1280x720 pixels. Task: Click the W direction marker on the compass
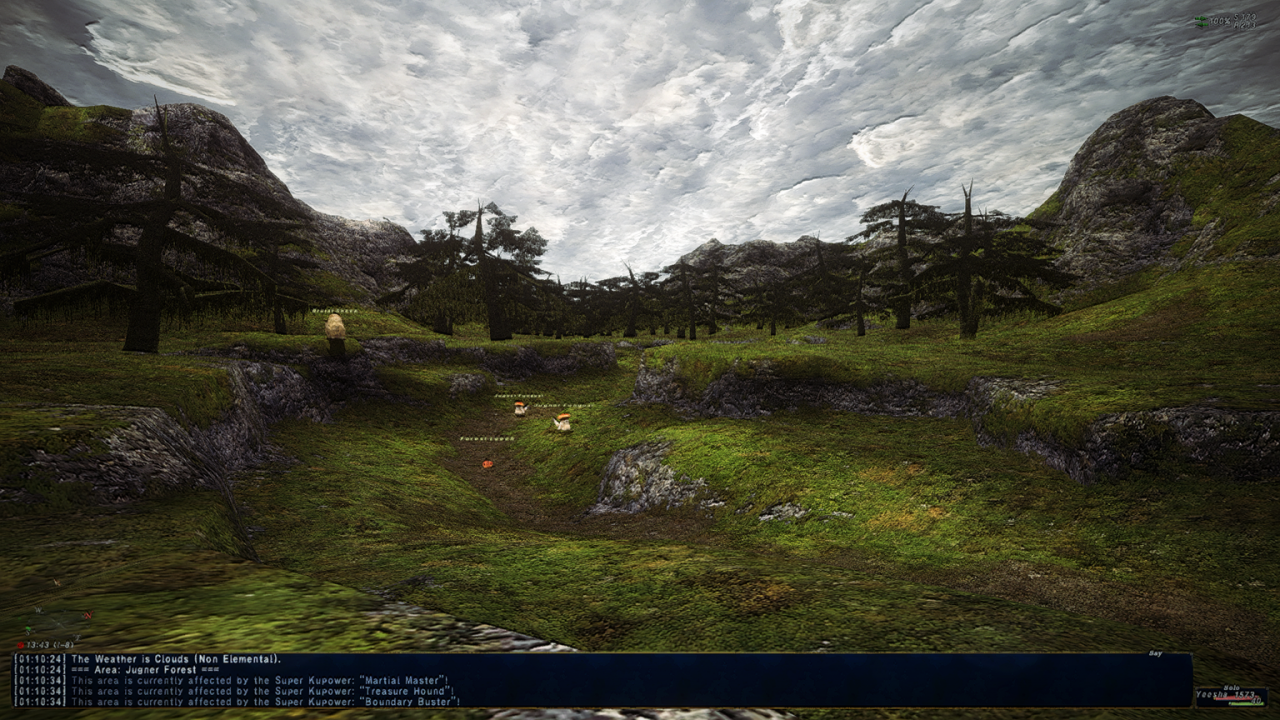coord(38,609)
